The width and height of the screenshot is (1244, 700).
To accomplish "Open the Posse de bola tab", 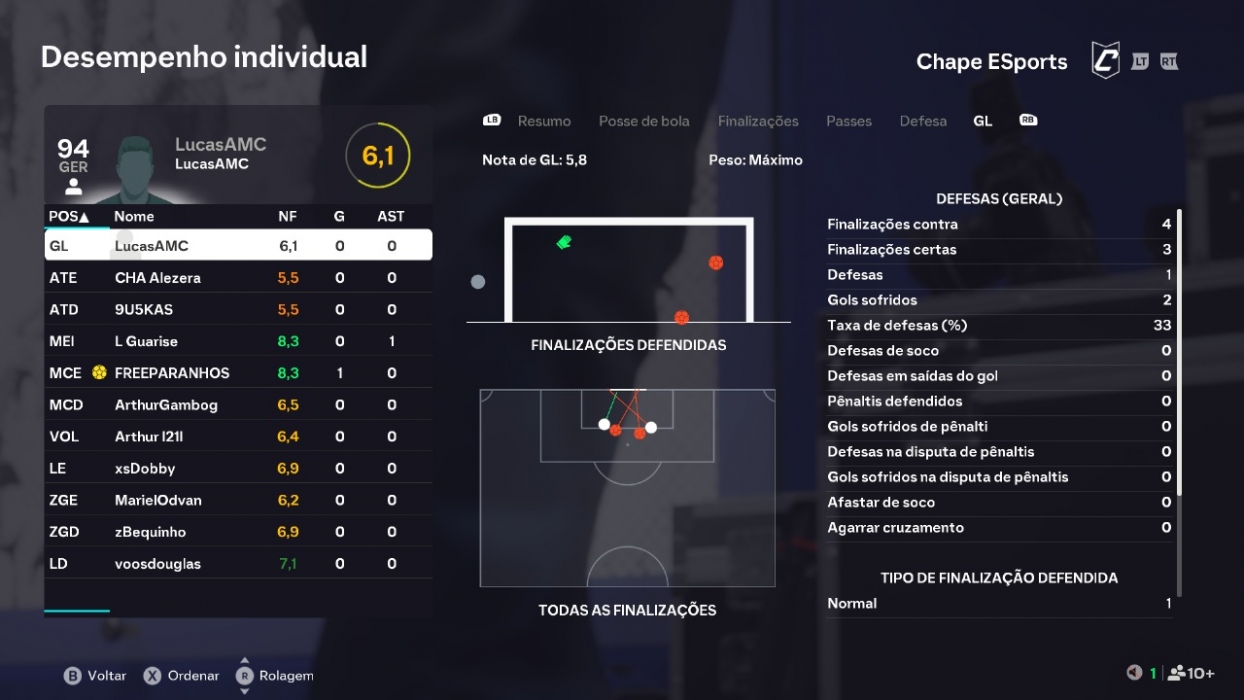I will [x=644, y=121].
